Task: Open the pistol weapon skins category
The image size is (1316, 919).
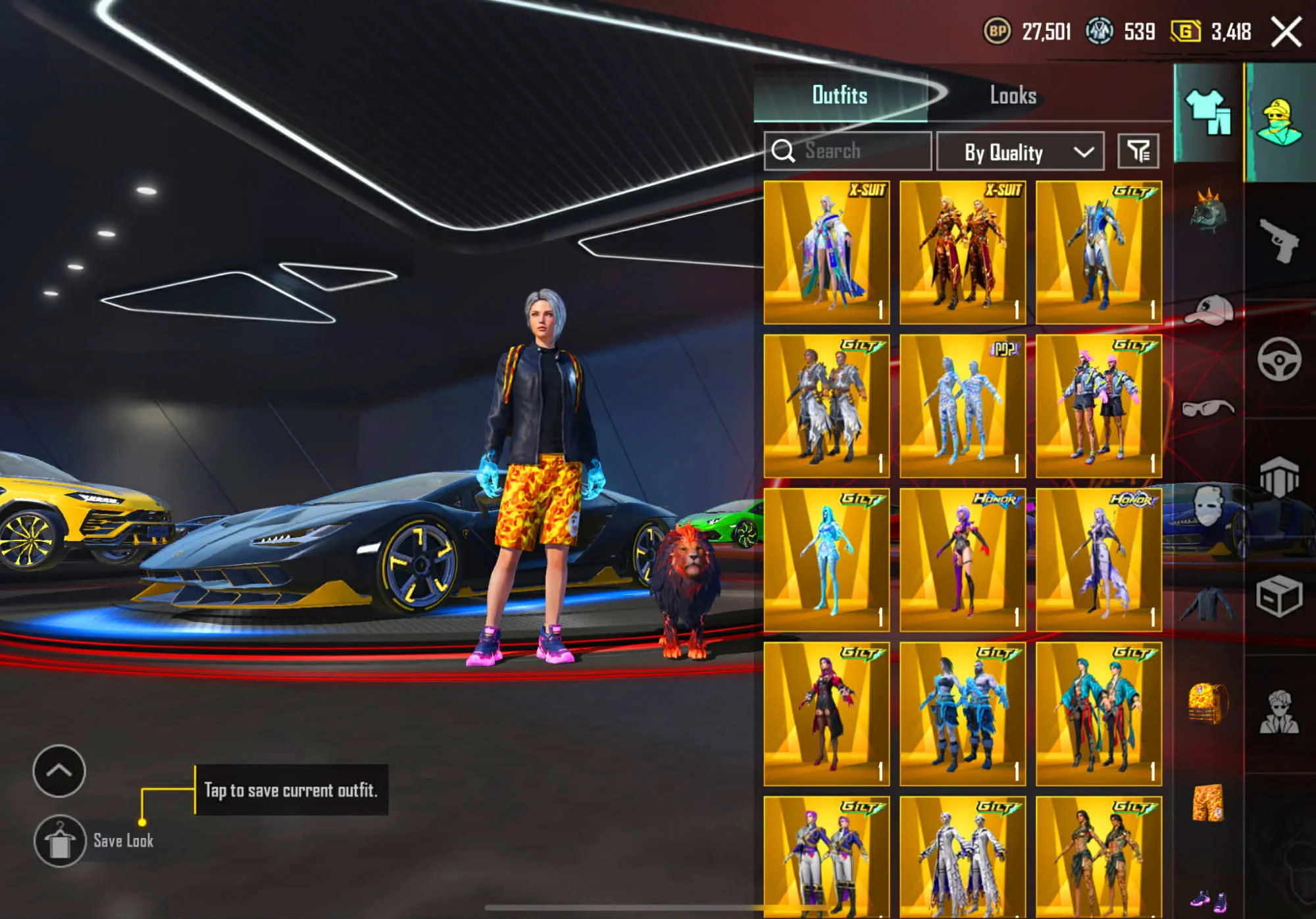Action: tap(1279, 241)
